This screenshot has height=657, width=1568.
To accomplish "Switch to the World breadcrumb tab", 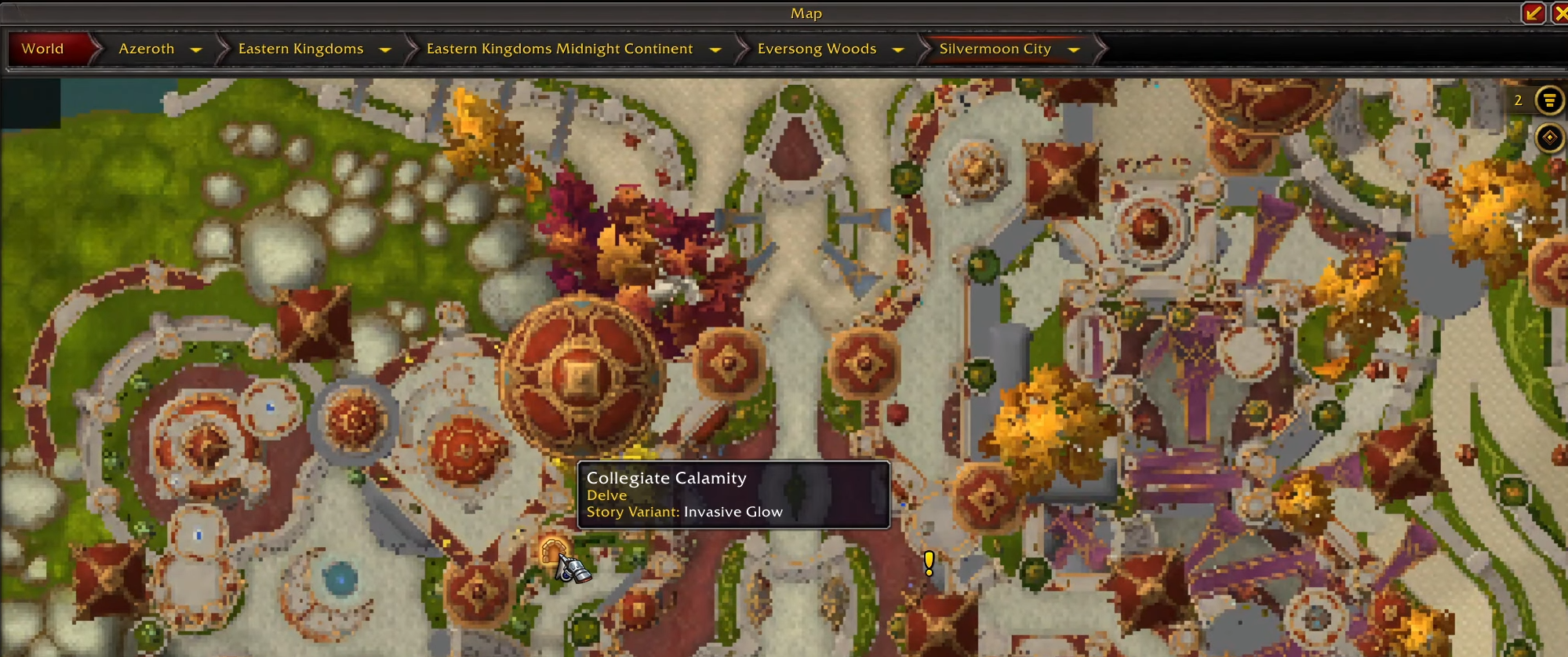I will coord(43,49).
